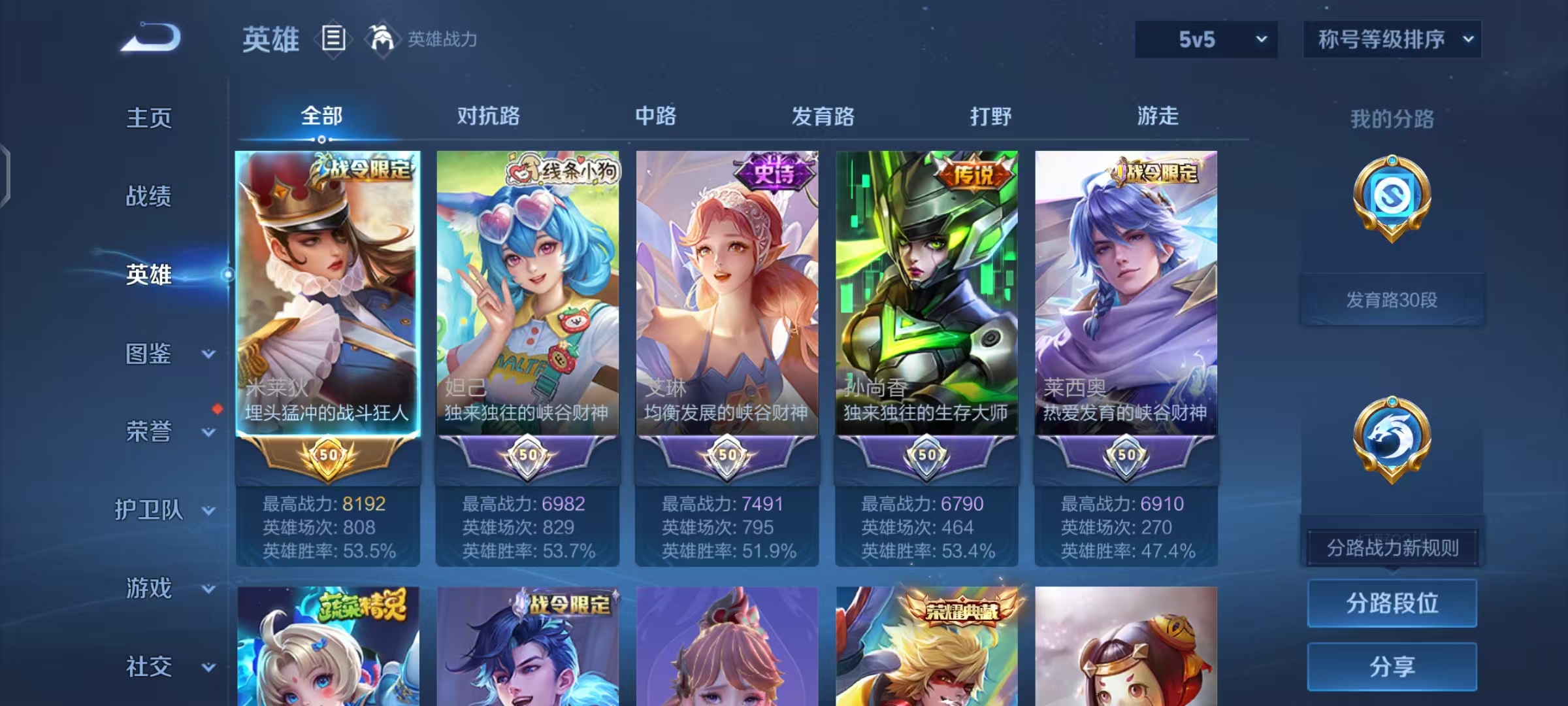Click the 分路段位 button
Screen dimensions: 1568x706
[x=1392, y=603]
